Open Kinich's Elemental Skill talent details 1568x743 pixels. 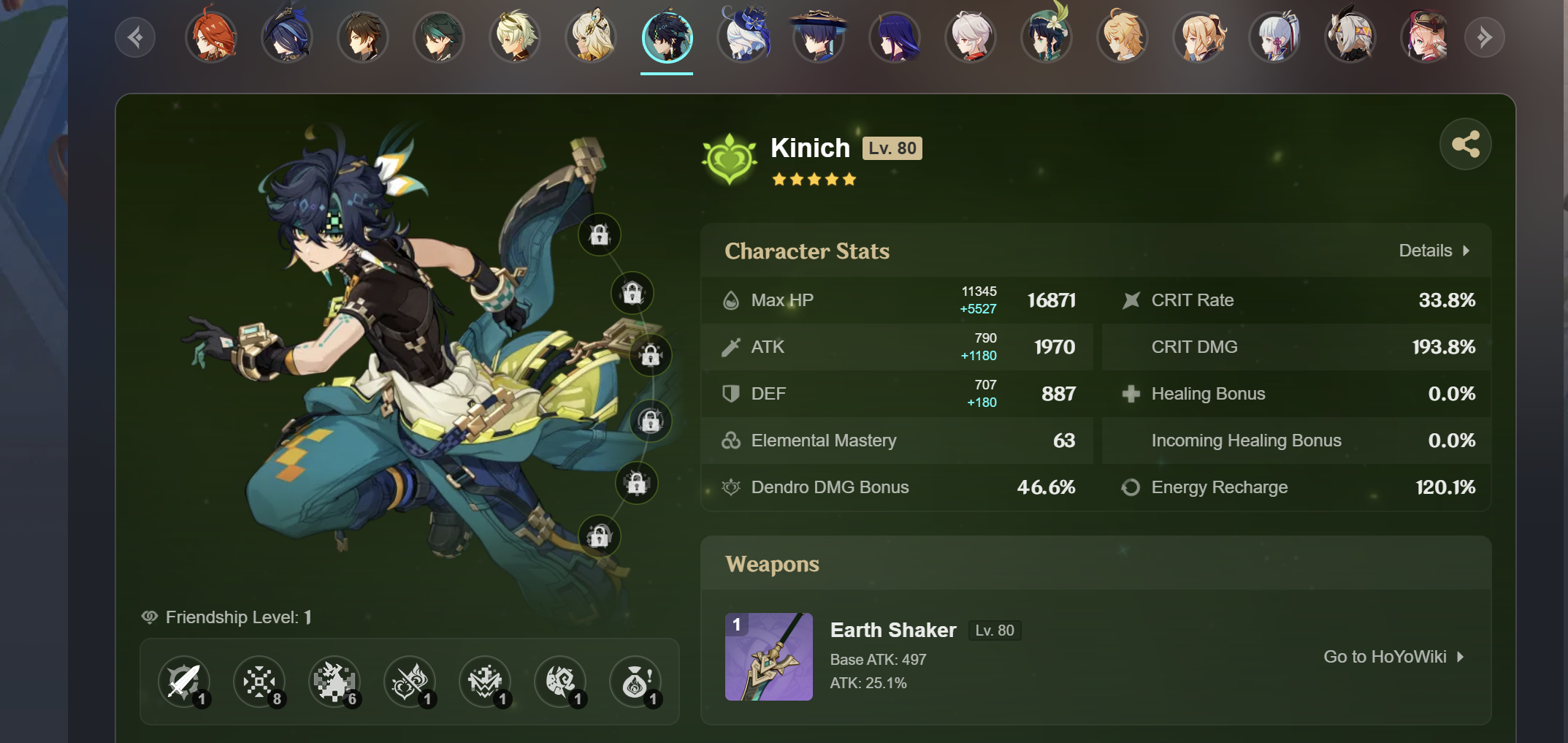[260, 682]
